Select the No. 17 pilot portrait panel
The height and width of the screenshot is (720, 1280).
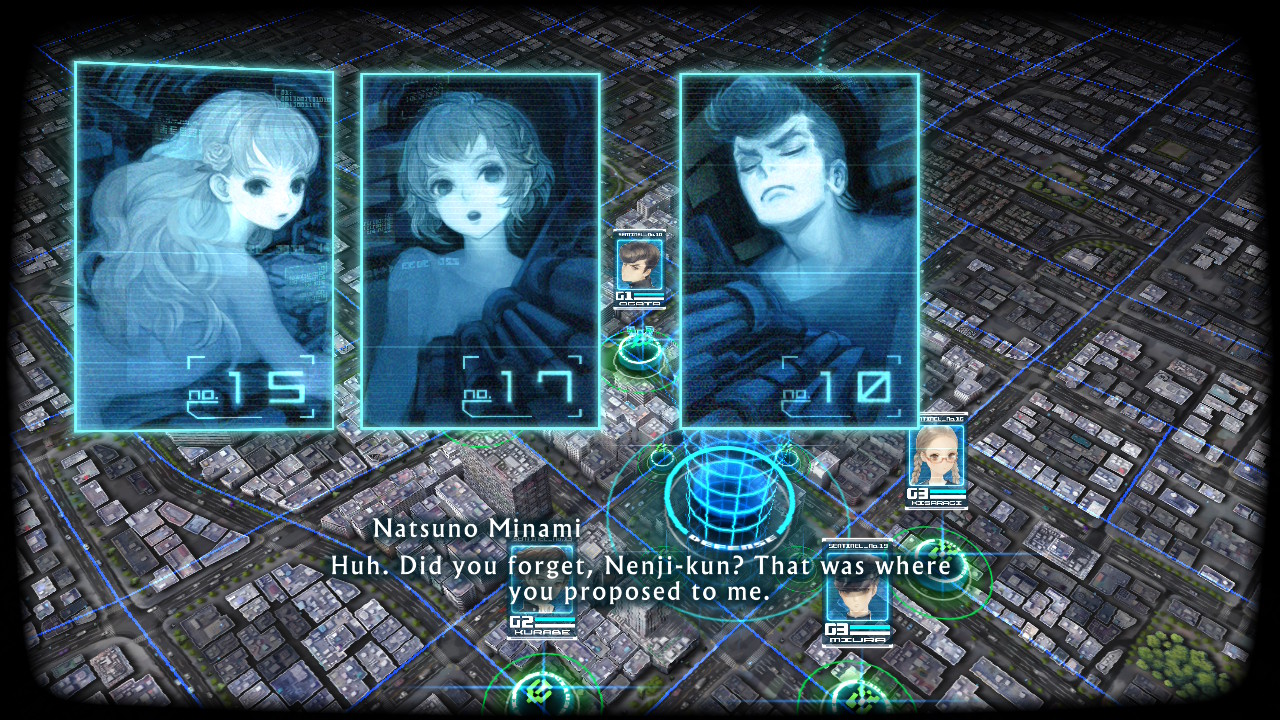(480, 250)
